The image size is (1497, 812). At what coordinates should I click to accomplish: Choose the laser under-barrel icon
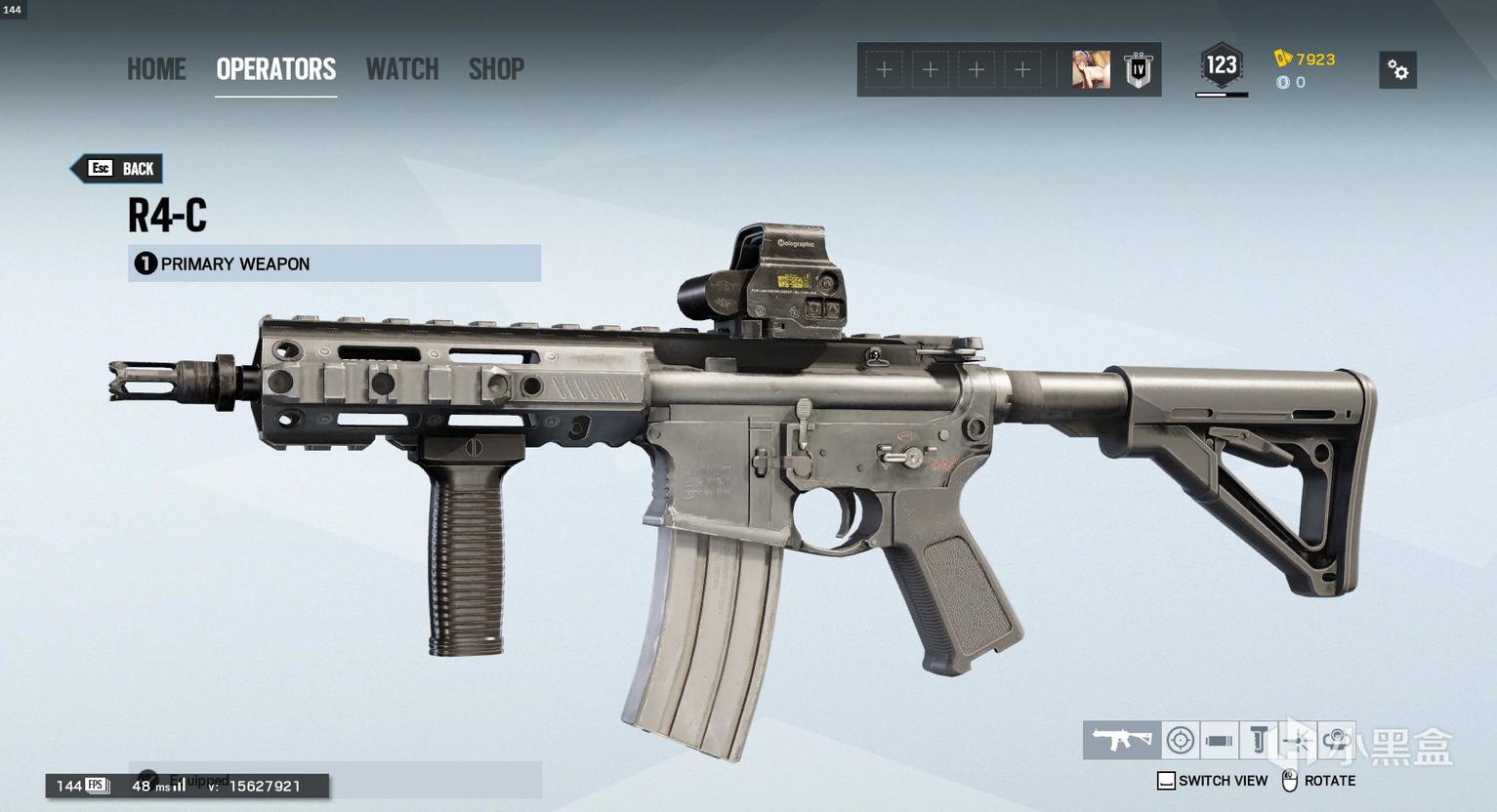click(1297, 741)
